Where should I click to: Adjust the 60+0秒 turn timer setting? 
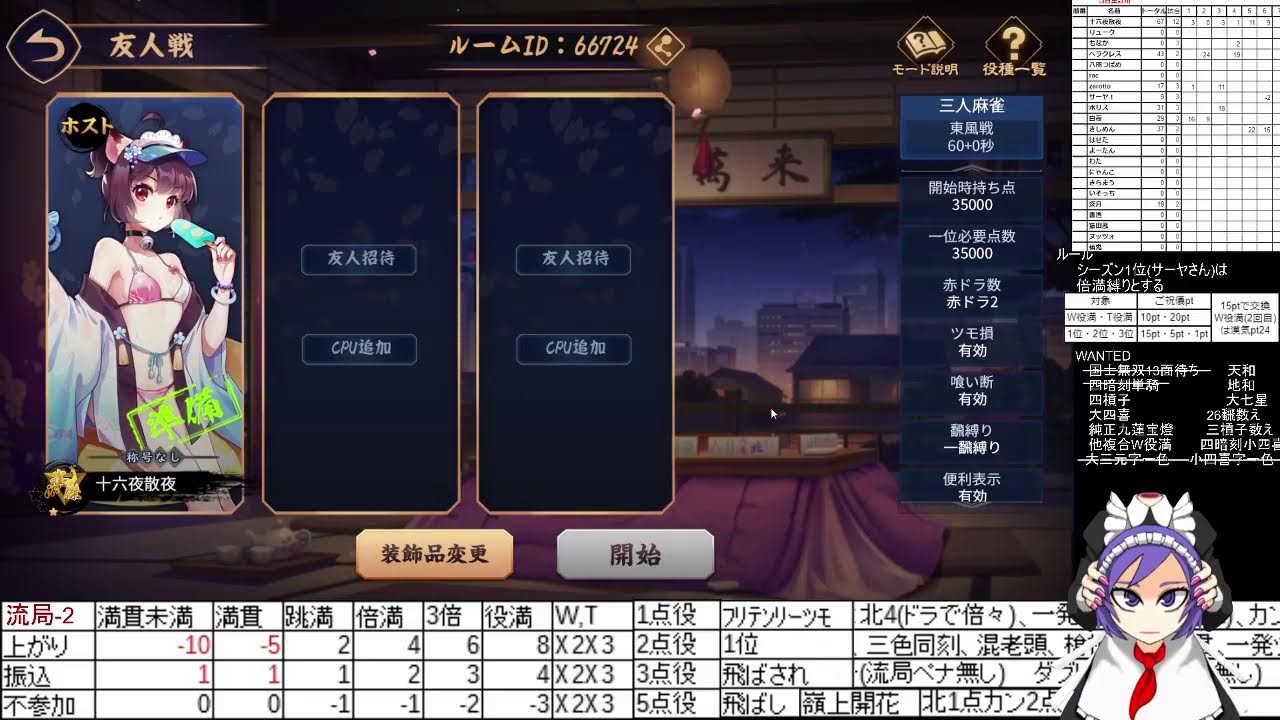coord(971,145)
